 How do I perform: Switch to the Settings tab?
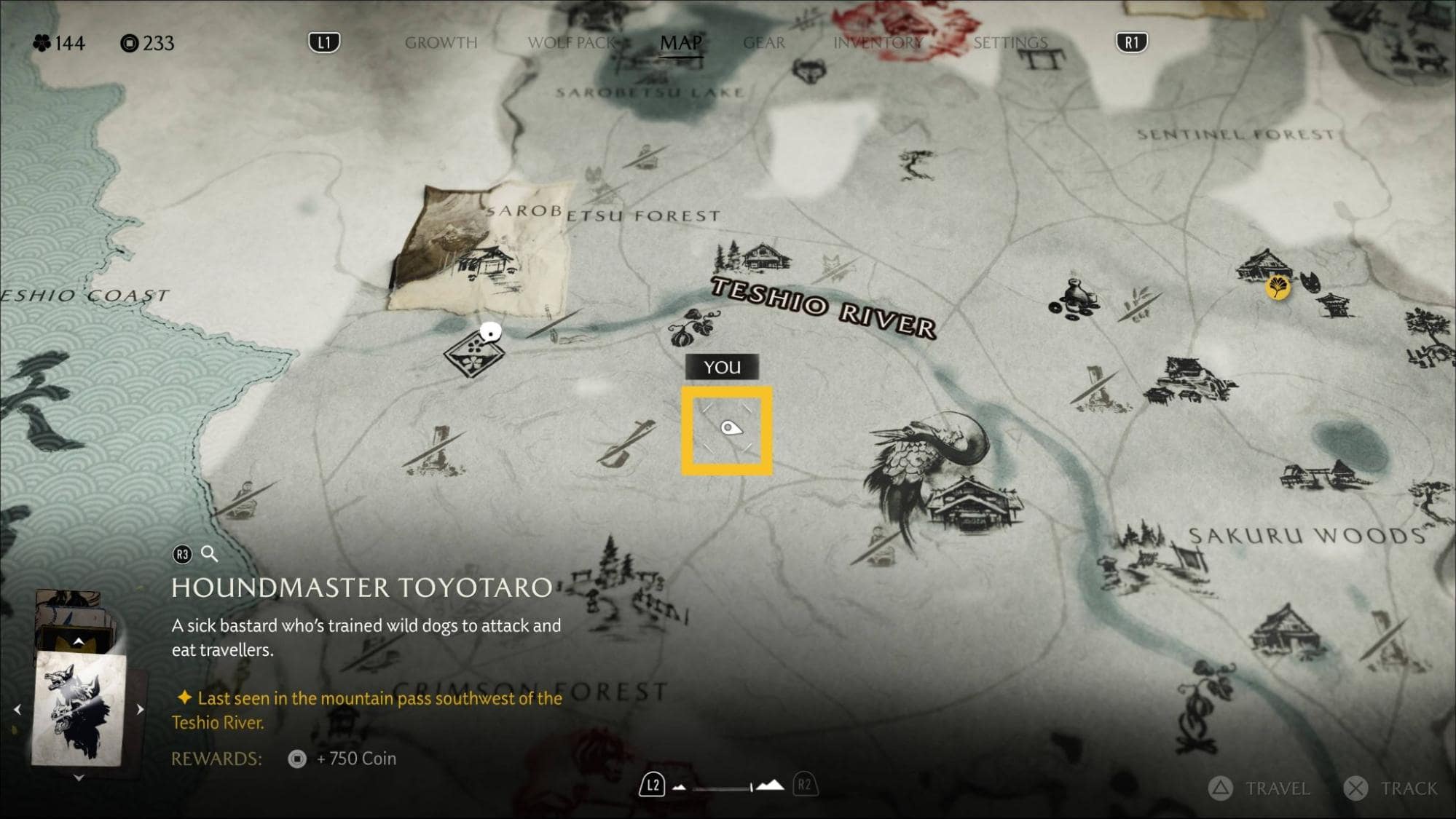pos(1010,43)
